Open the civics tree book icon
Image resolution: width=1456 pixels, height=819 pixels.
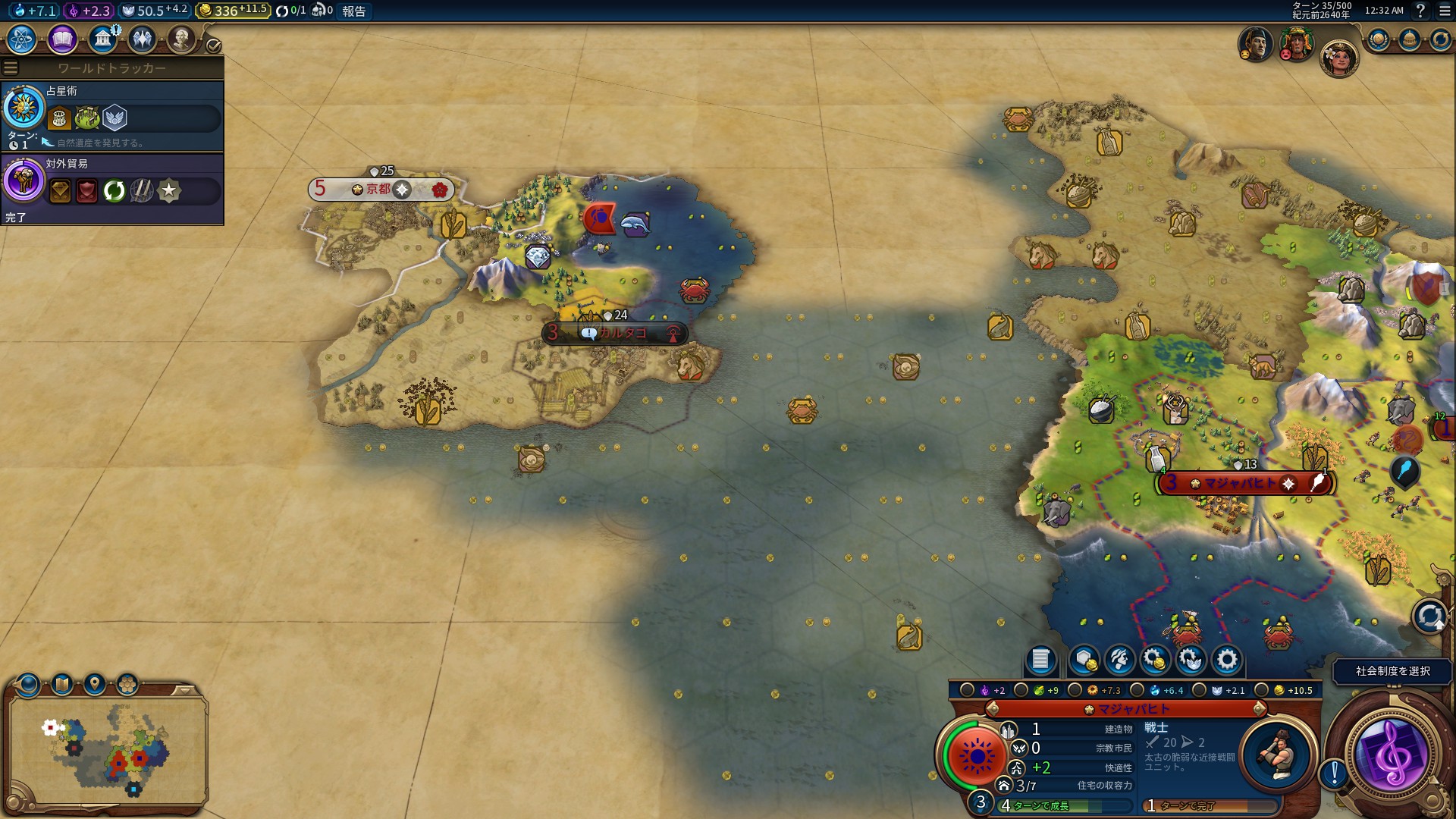coord(62,39)
